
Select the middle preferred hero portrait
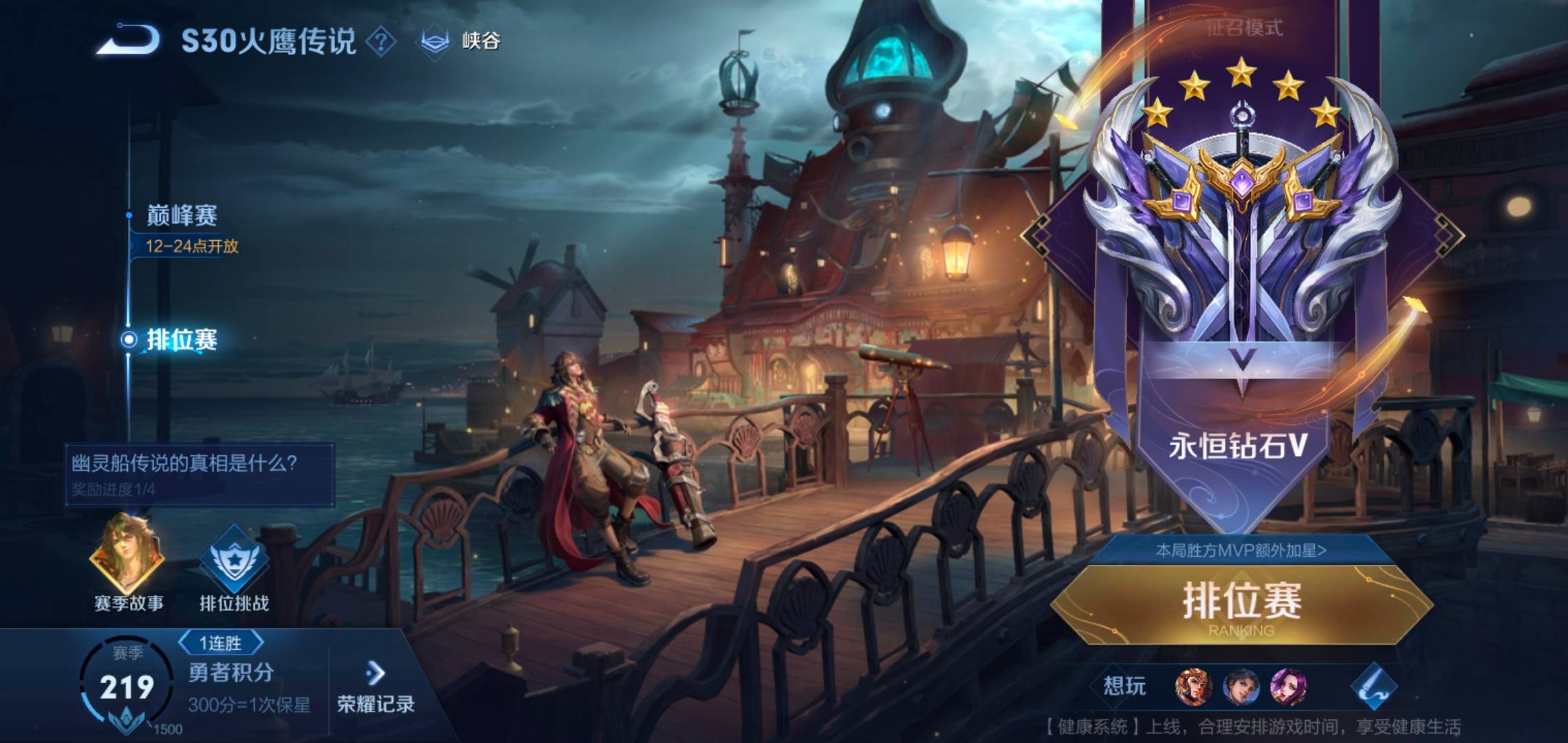pyautogui.click(x=1241, y=687)
